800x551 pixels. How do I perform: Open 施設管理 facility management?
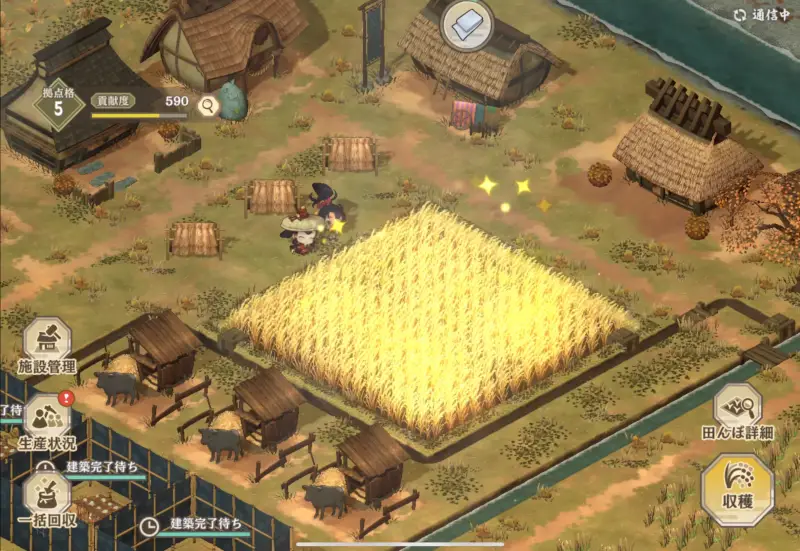(47, 345)
